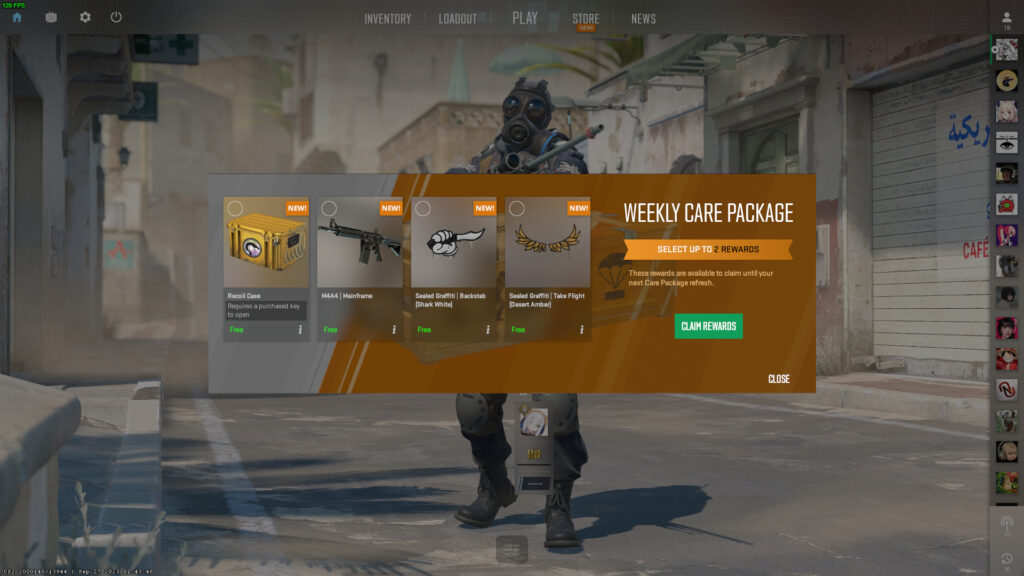Select the M4A4 Mainframe reward
The height and width of the screenshot is (576, 1024).
(359, 246)
